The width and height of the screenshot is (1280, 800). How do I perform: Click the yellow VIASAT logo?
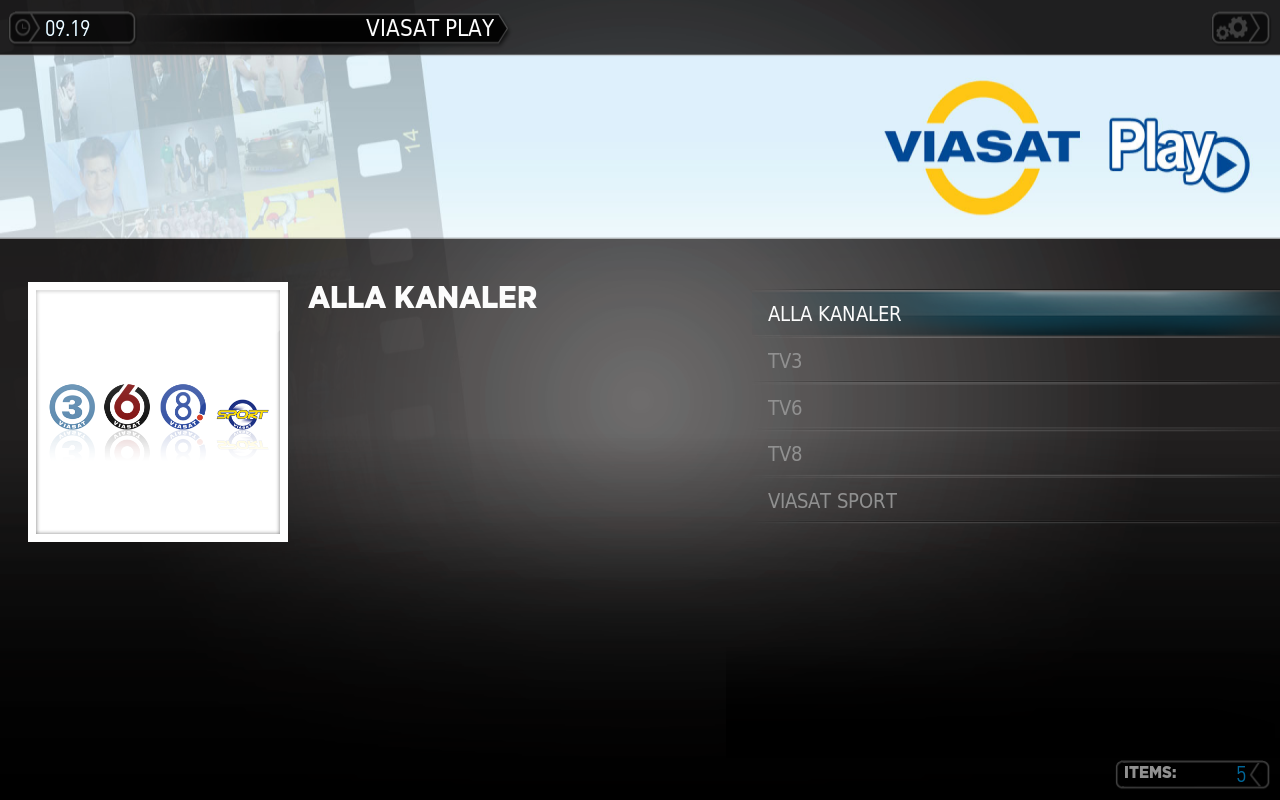click(x=983, y=147)
